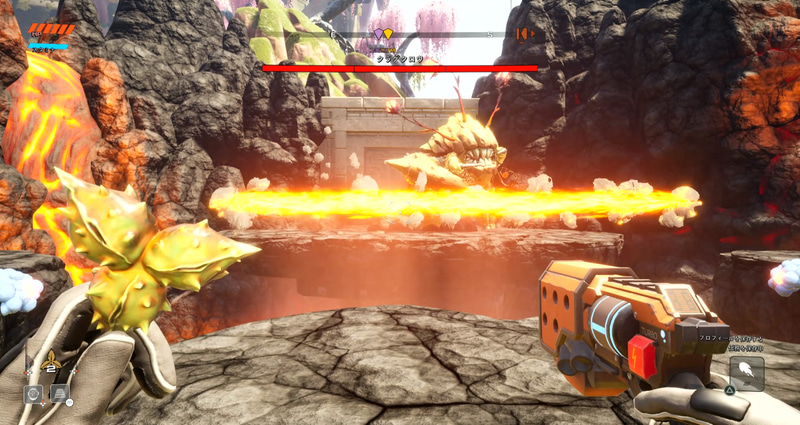
Task: Select the orange arrow indicator on compass
Action: coord(523,34)
